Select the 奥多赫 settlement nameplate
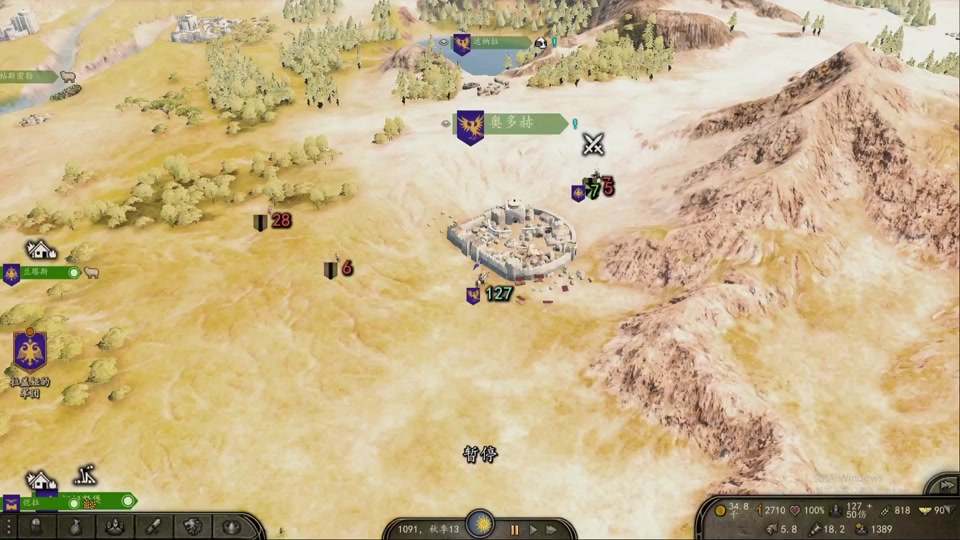This screenshot has height=540, width=960. (x=510, y=123)
